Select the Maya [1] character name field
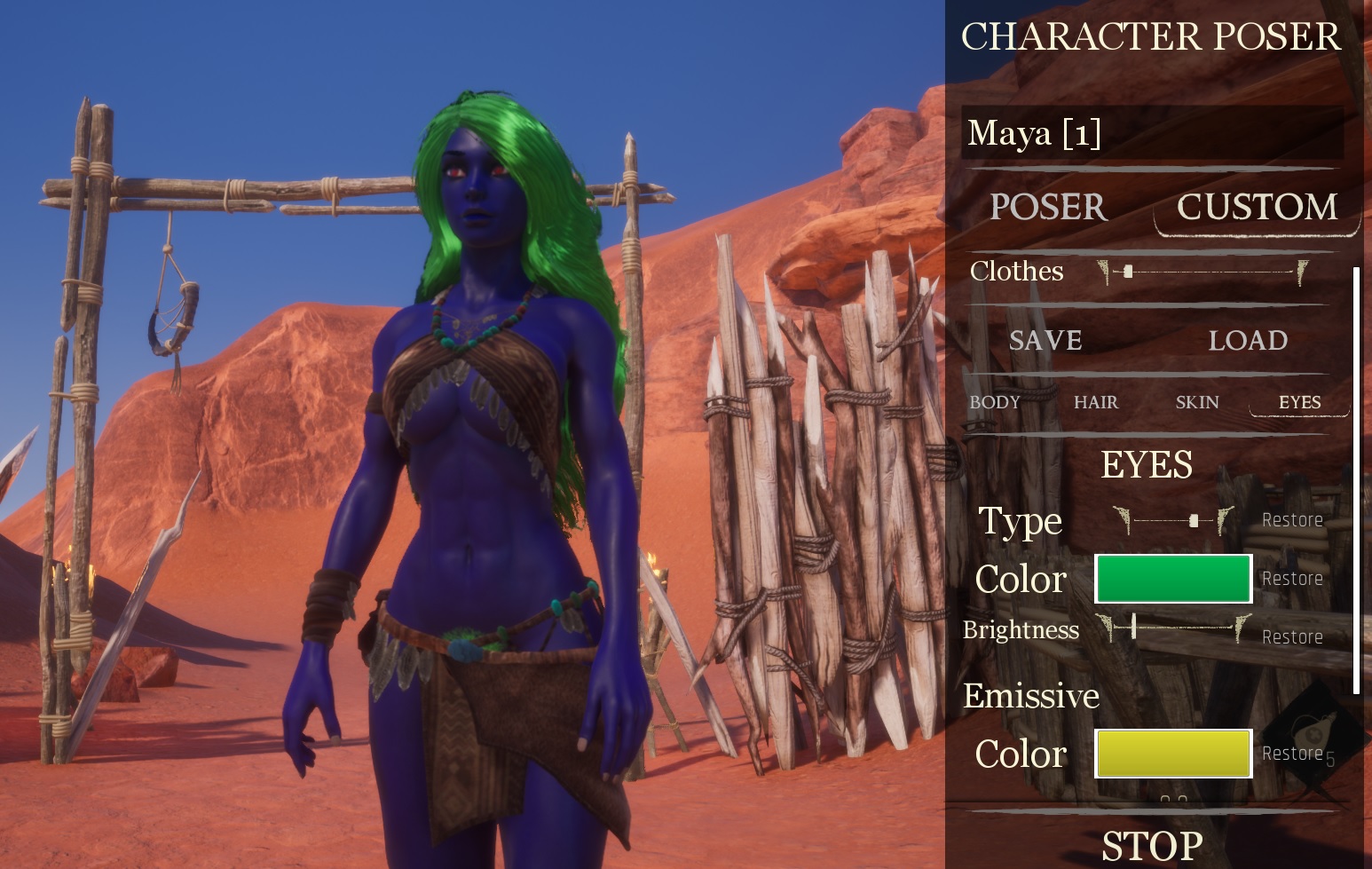This screenshot has height=869, width=1372. (x=1151, y=133)
